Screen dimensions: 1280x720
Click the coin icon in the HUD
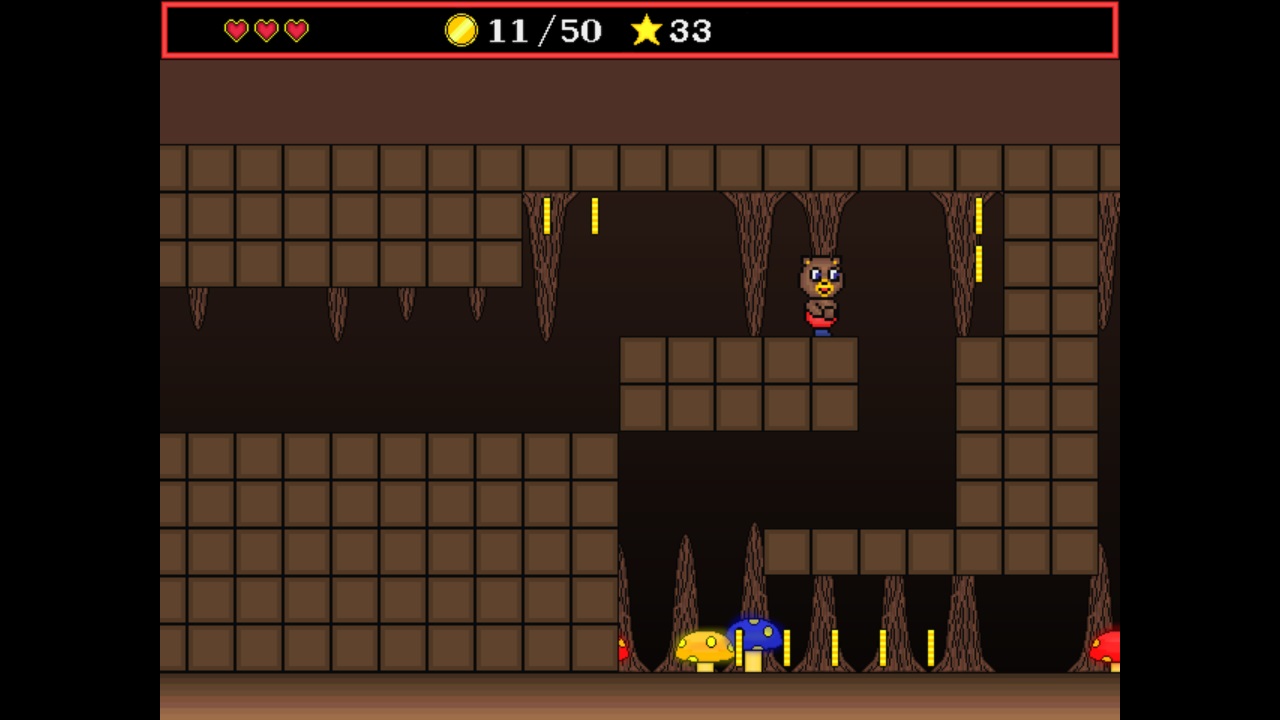[461, 32]
